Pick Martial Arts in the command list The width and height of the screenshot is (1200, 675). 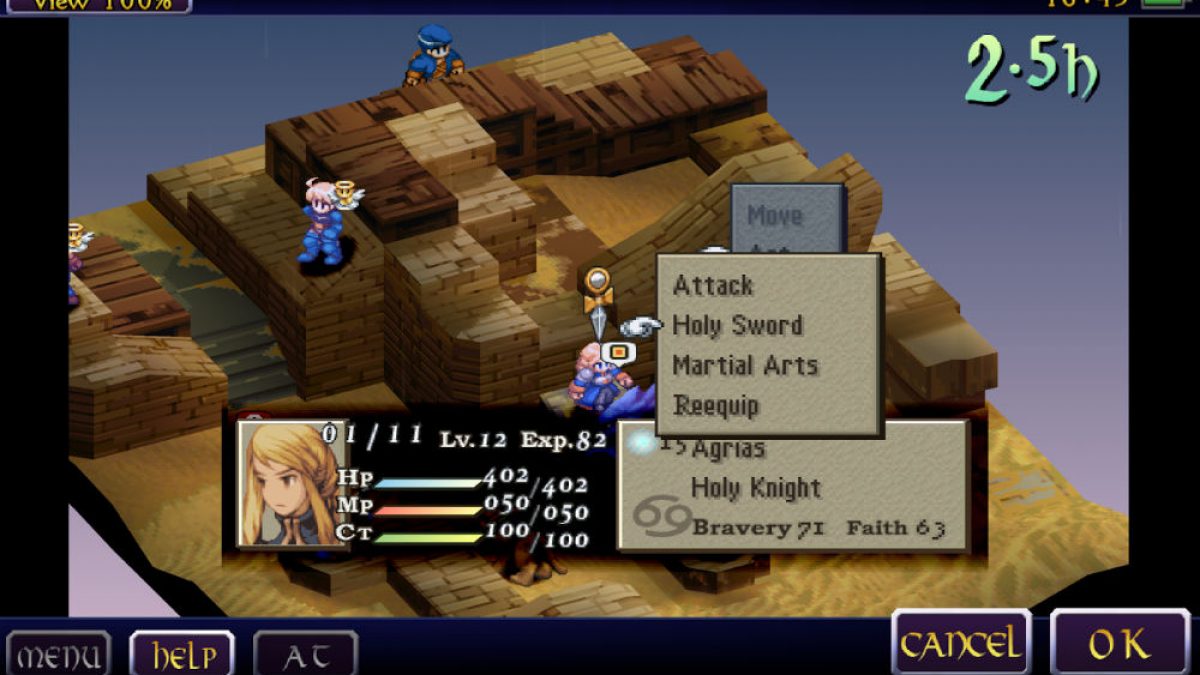click(x=745, y=366)
